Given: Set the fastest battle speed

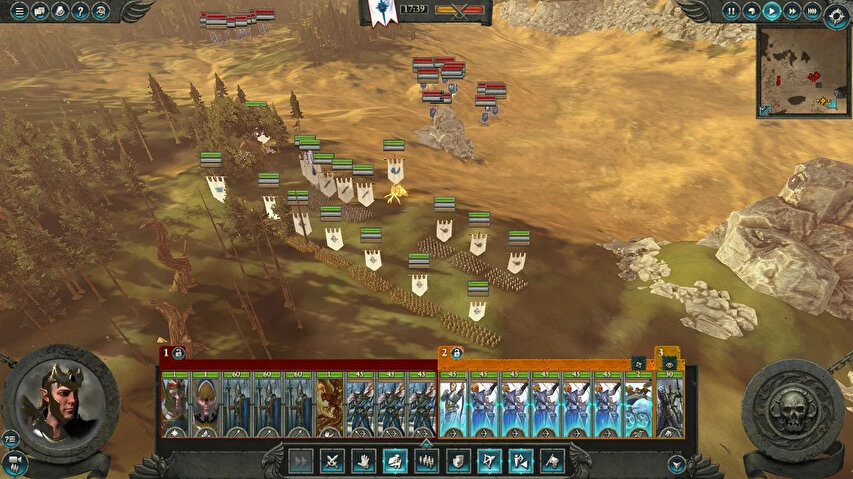Looking at the screenshot, I should click(811, 11).
